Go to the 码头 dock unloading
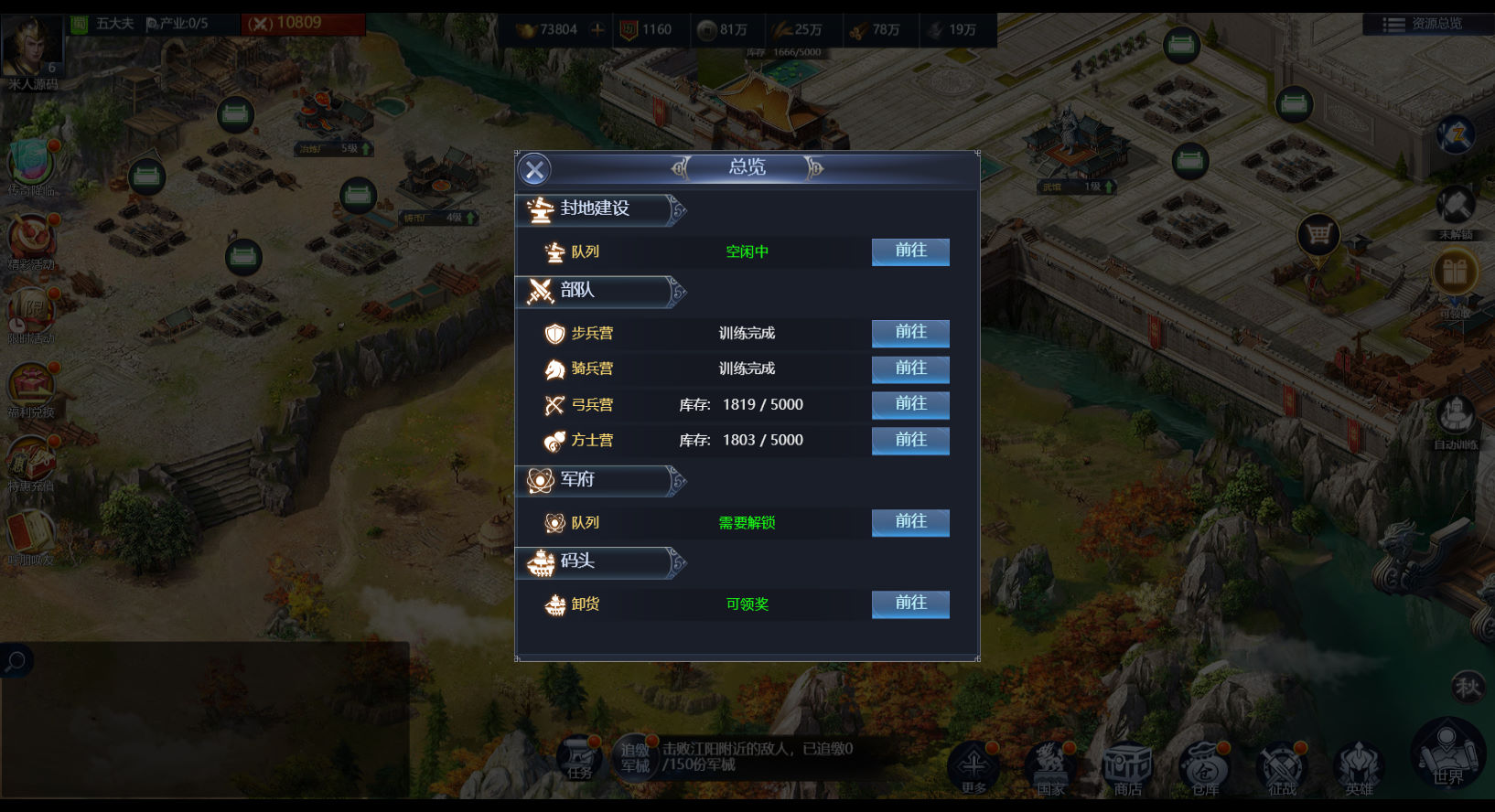This screenshot has width=1495, height=812. 910,604
